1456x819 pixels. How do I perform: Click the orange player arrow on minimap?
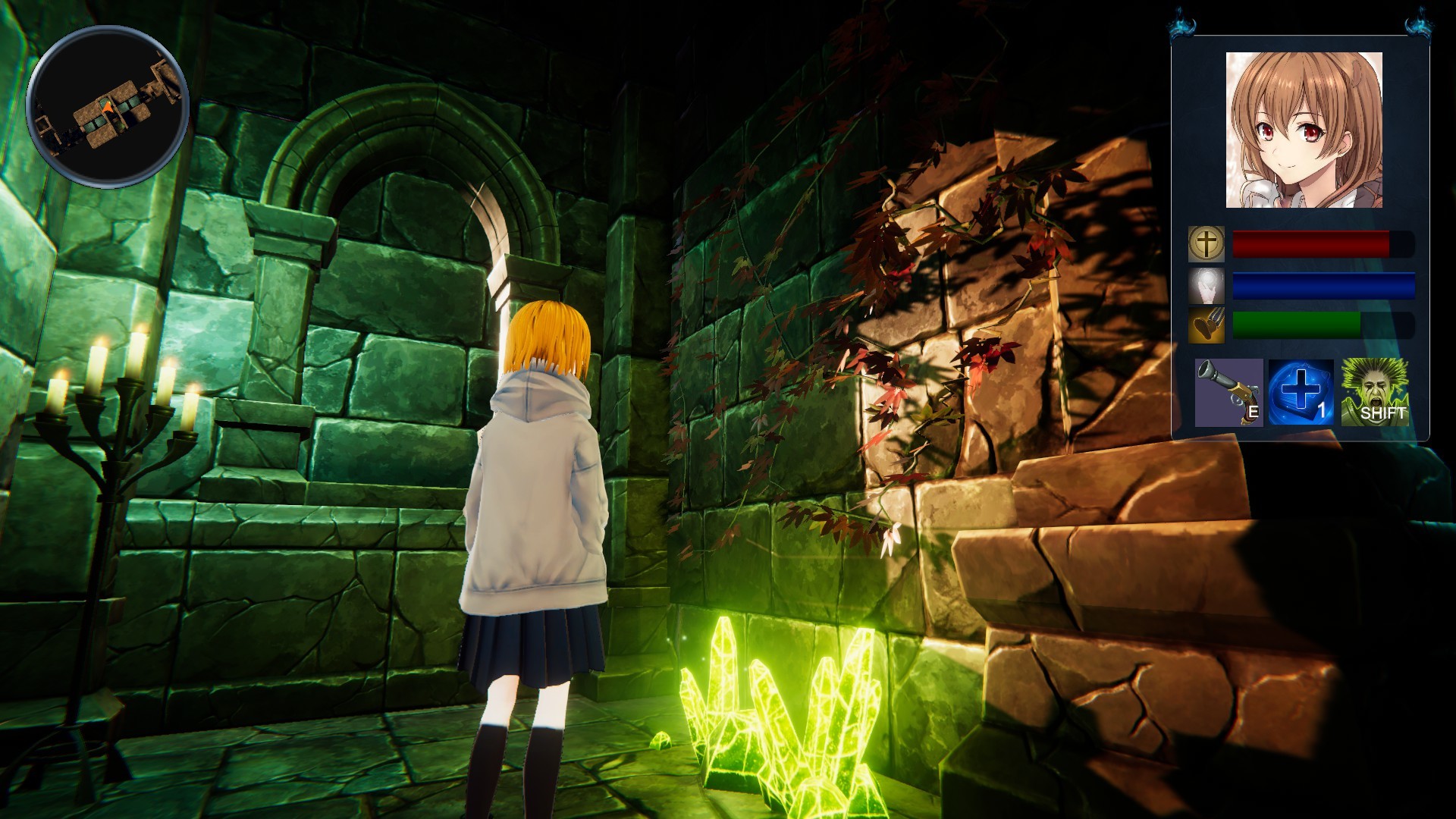(x=108, y=106)
